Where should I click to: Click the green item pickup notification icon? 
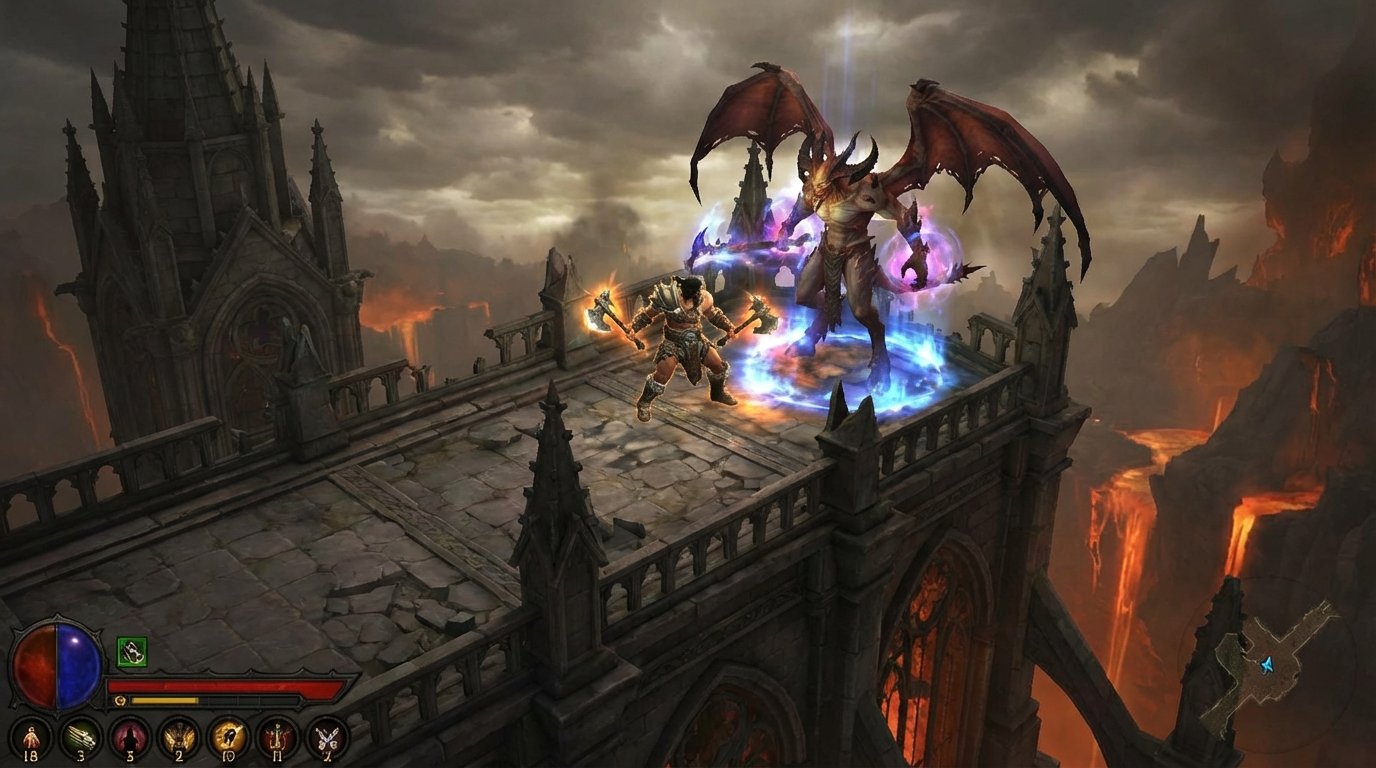pyautogui.click(x=133, y=652)
